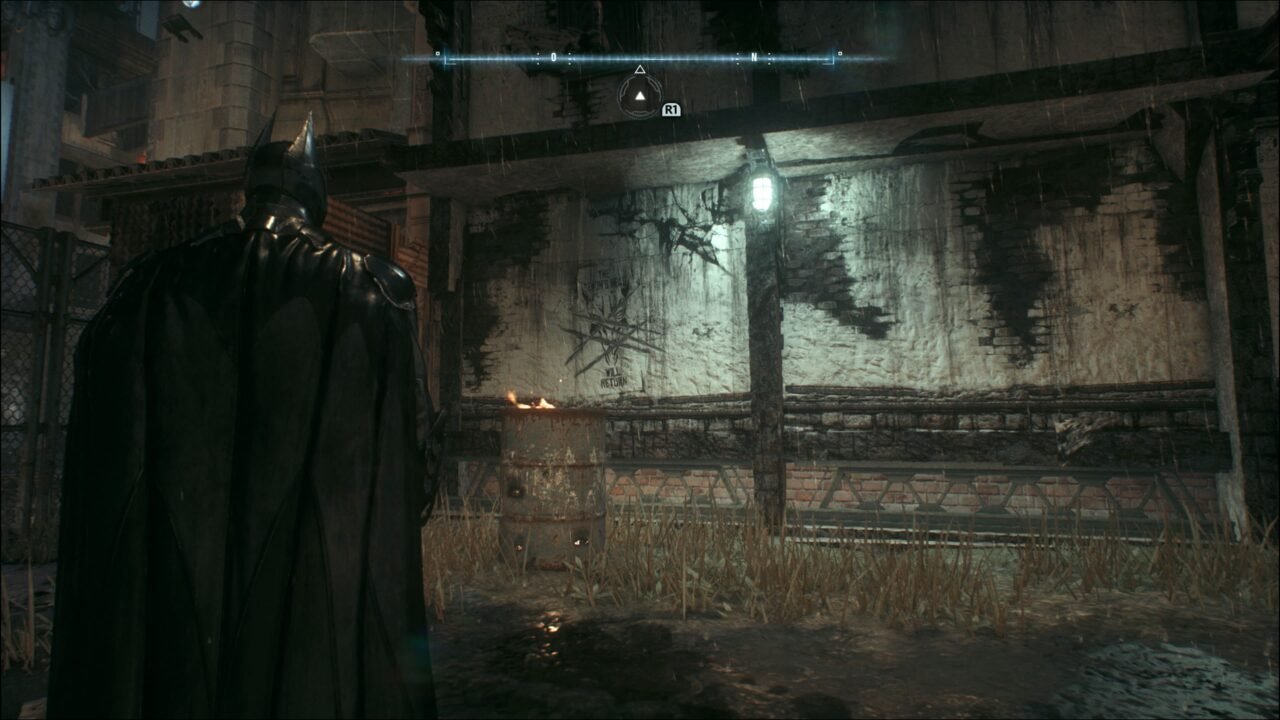Screen dimensions: 1280x720
Task: Click the THE graffiti word above the emblem
Action: pos(603,274)
